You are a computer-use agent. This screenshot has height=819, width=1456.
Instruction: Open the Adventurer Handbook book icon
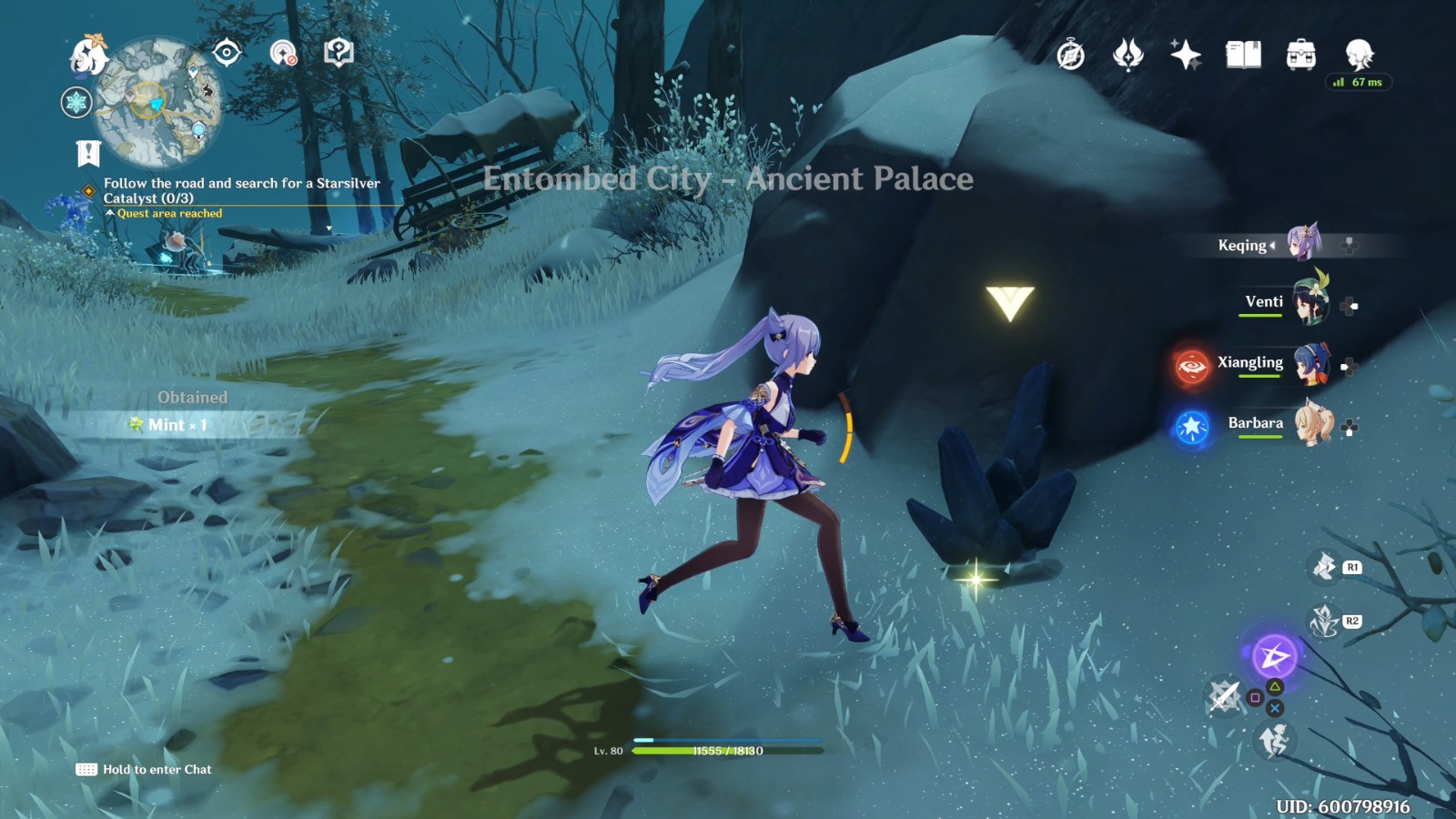[x=1243, y=55]
